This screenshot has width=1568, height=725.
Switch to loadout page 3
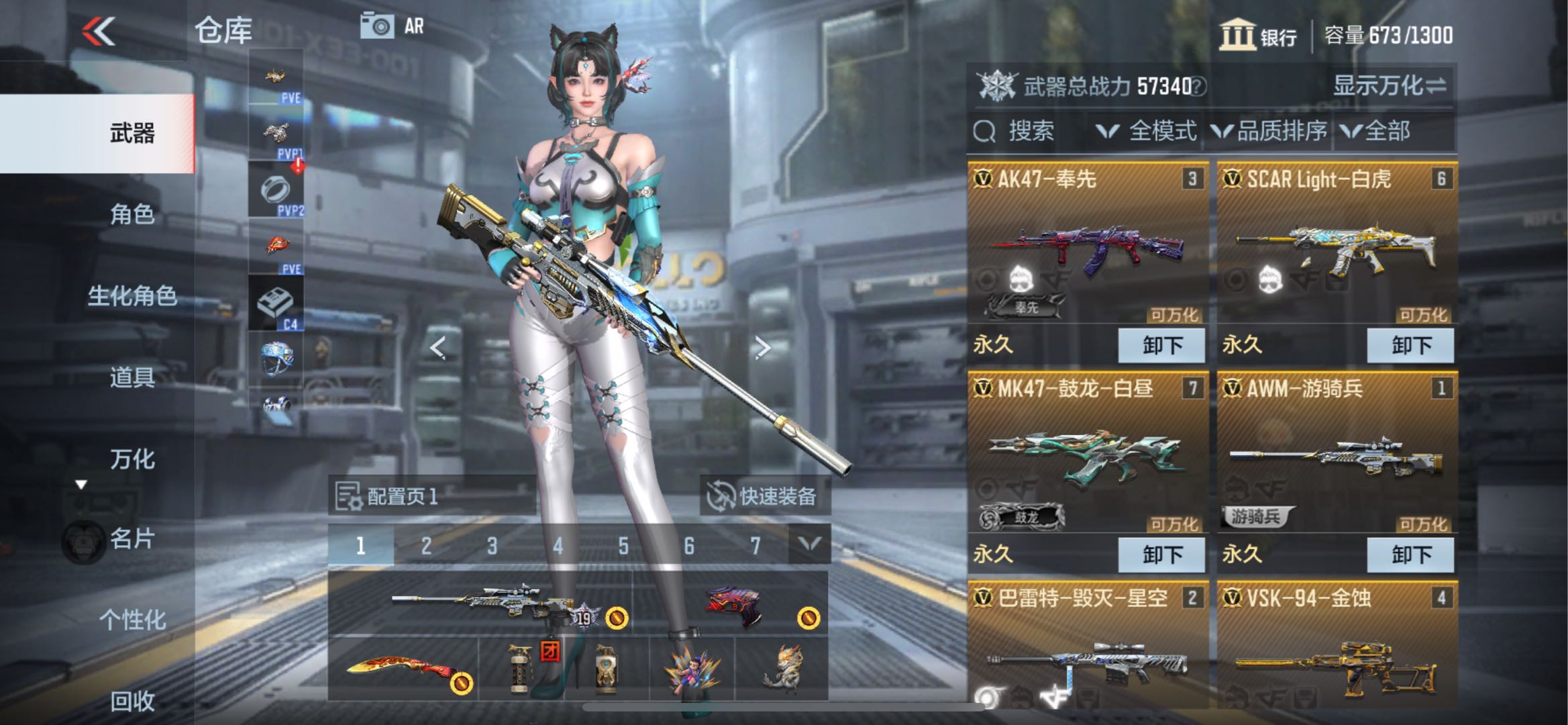[x=492, y=546]
